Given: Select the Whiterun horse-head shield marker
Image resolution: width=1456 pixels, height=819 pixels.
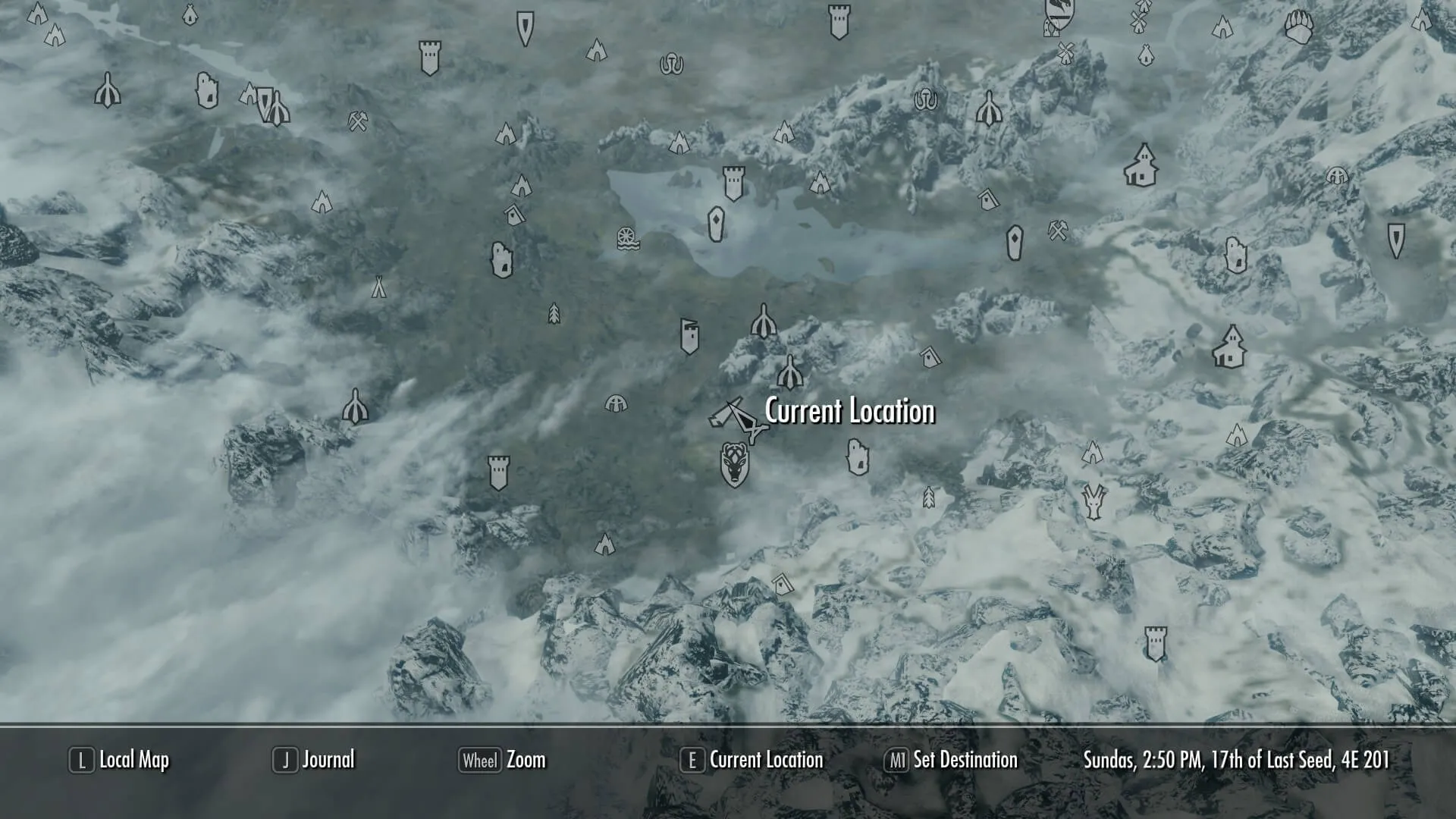Looking at the screenshot, I should (x=734, y=464).
